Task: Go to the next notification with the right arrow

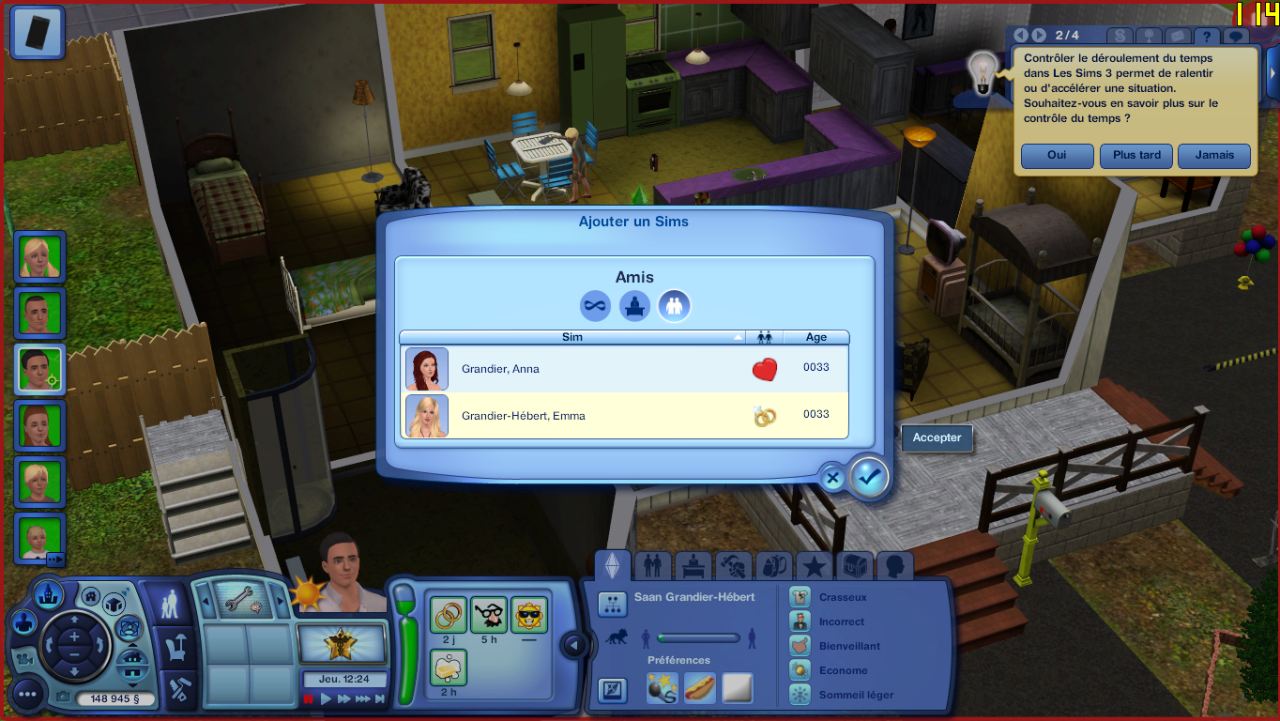Action: click(x=1040, y=36)
